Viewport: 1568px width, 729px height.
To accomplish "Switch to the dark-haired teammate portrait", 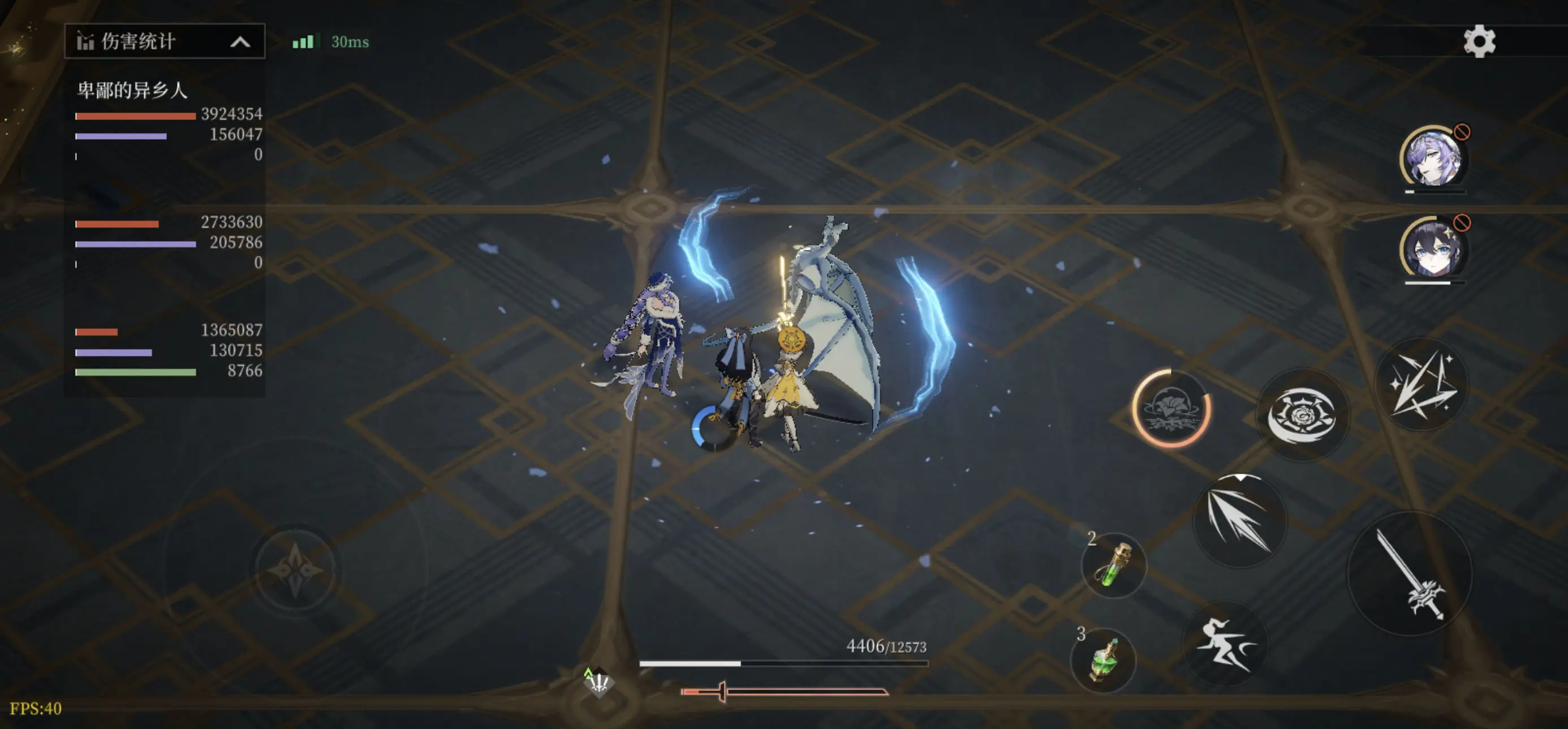I will tap(1432, 248).
